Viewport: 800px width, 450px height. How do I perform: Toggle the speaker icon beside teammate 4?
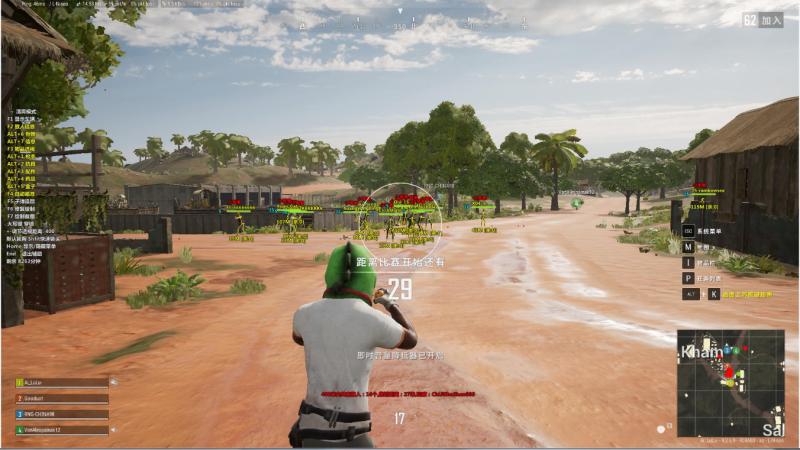click(x=113, y=430)
